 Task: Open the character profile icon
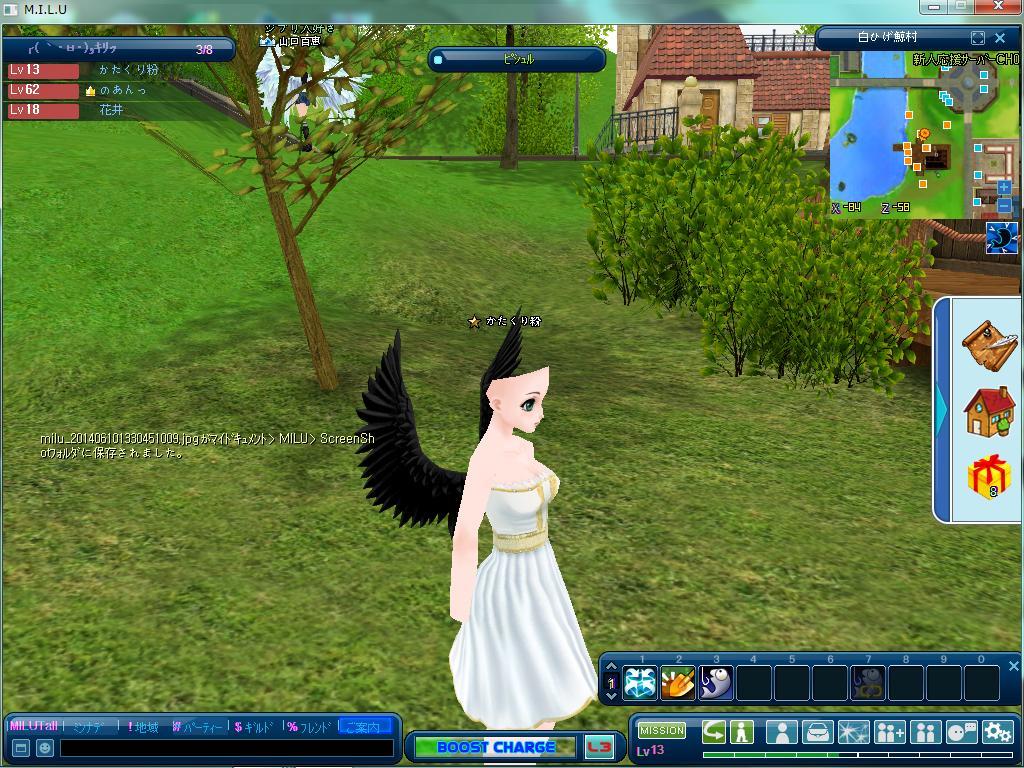tap(781, 732)
